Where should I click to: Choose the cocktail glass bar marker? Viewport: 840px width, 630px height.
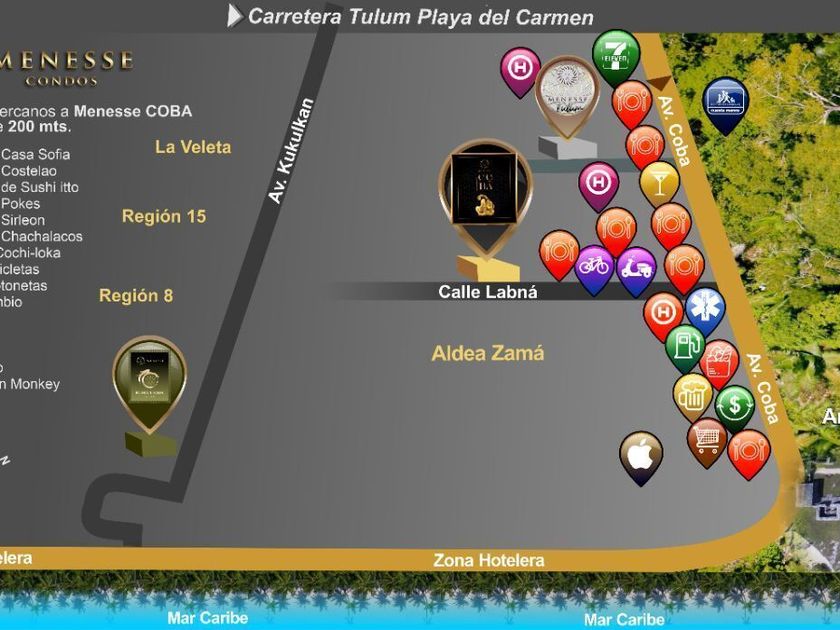[659, 181]
